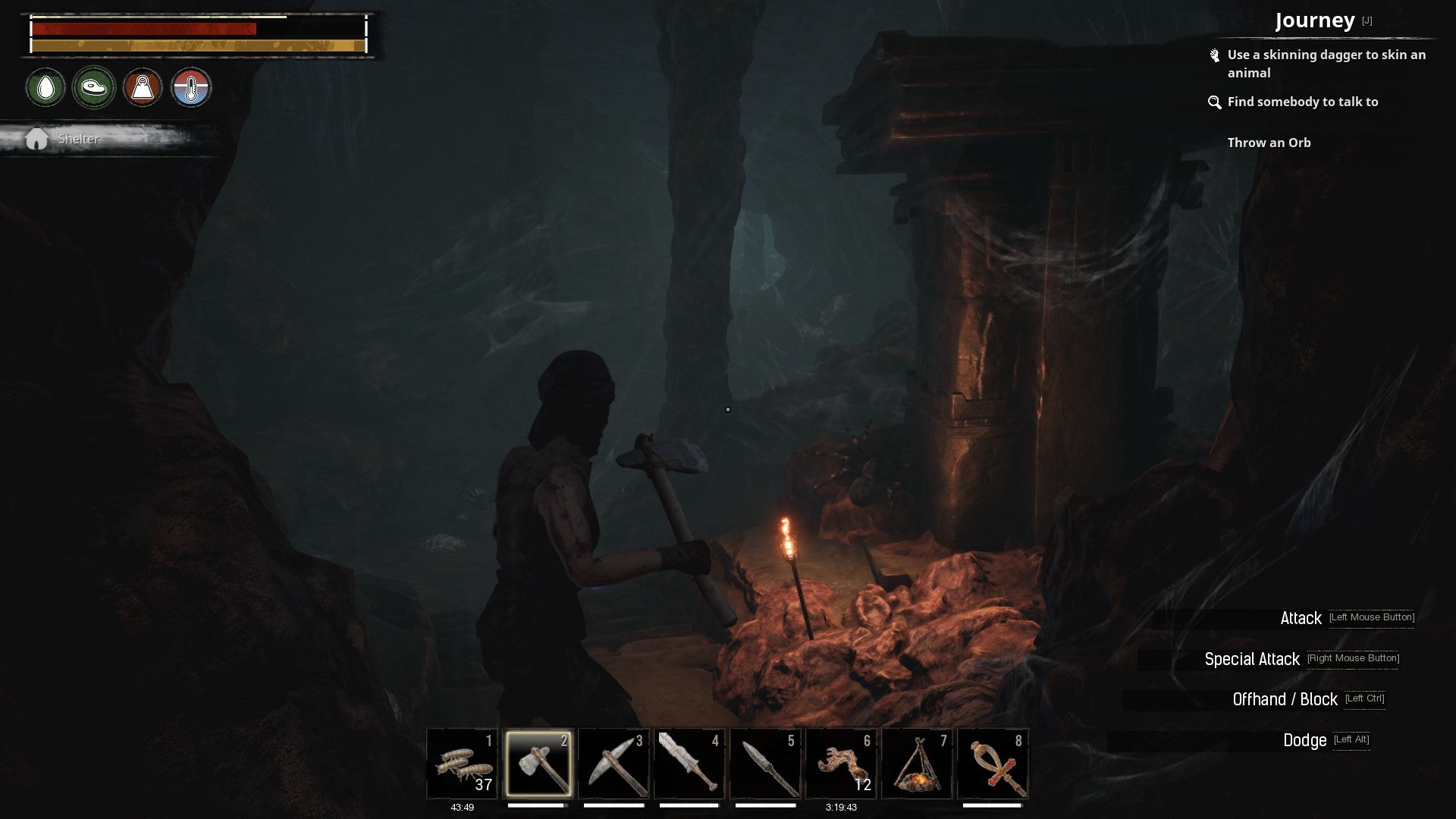Click the Throw an Orb journey step
1456x819 pixels.
pyautogui.click(x=1269, y=143)
